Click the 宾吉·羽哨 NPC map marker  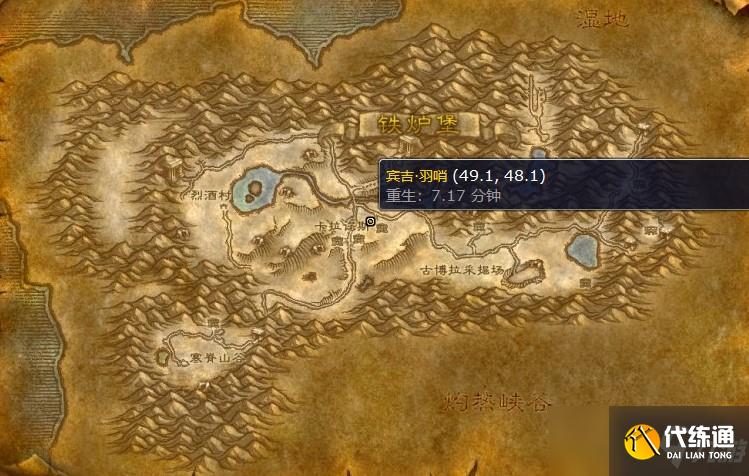(371, 221)
